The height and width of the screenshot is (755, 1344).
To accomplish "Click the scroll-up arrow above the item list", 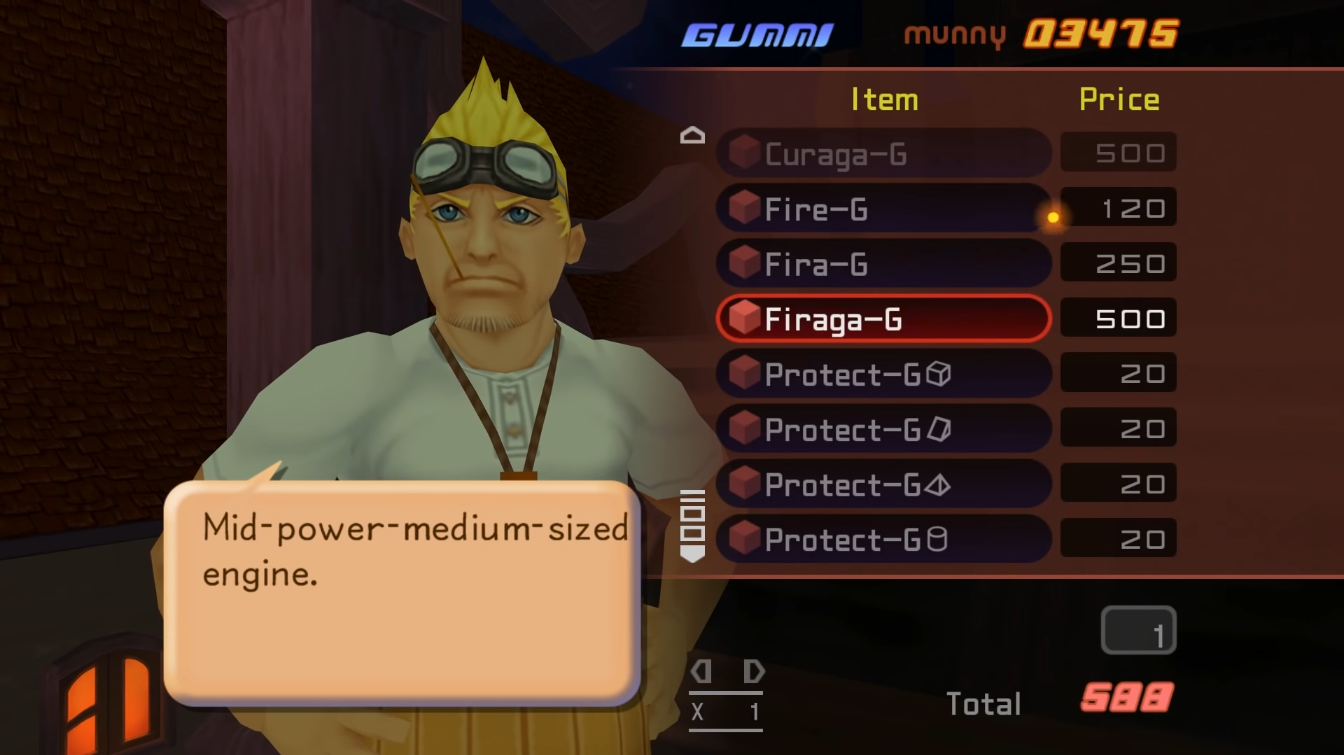I will 692,136.
